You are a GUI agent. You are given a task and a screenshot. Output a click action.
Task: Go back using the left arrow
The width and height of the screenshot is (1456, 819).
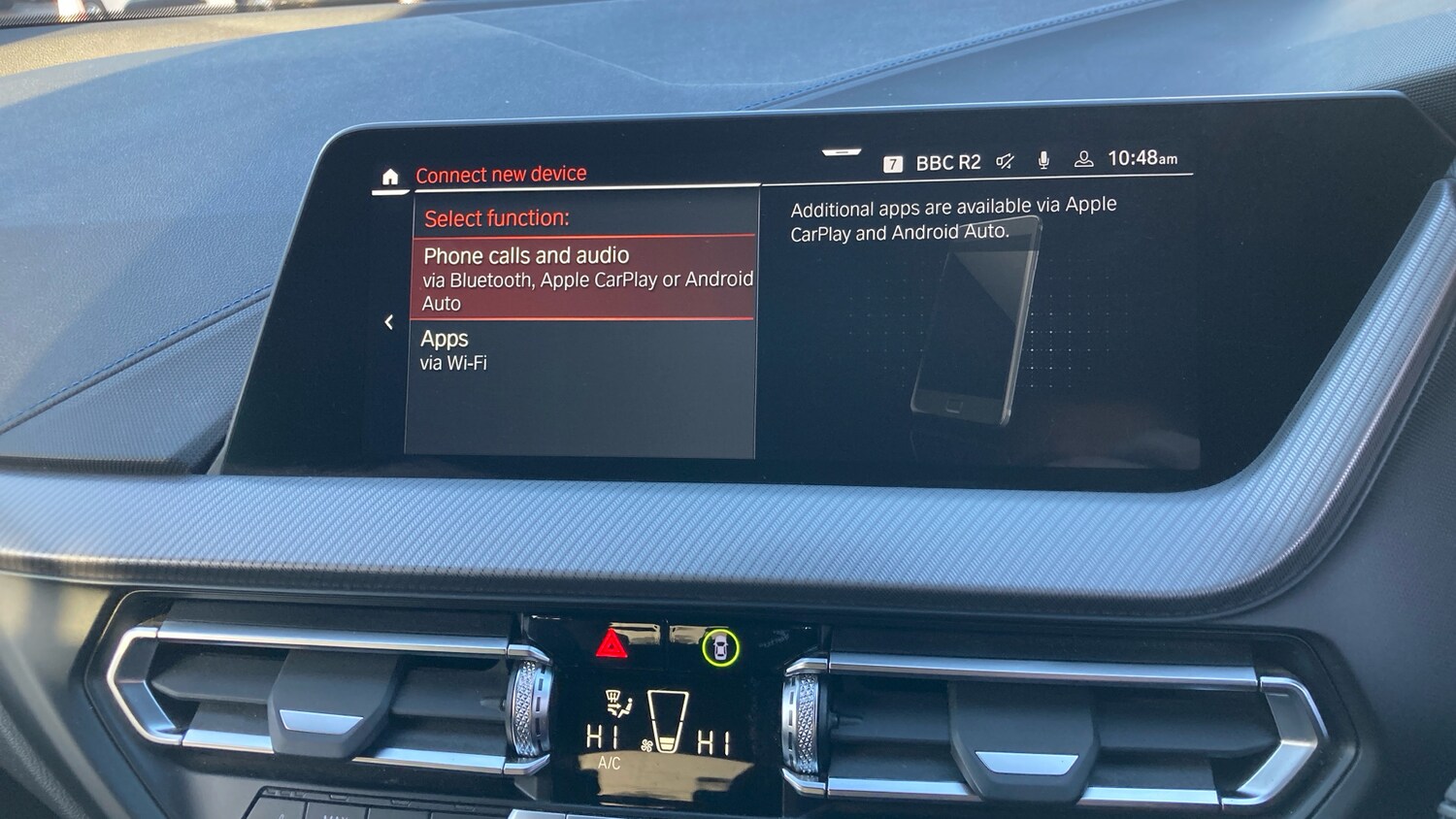coord(388,322)
